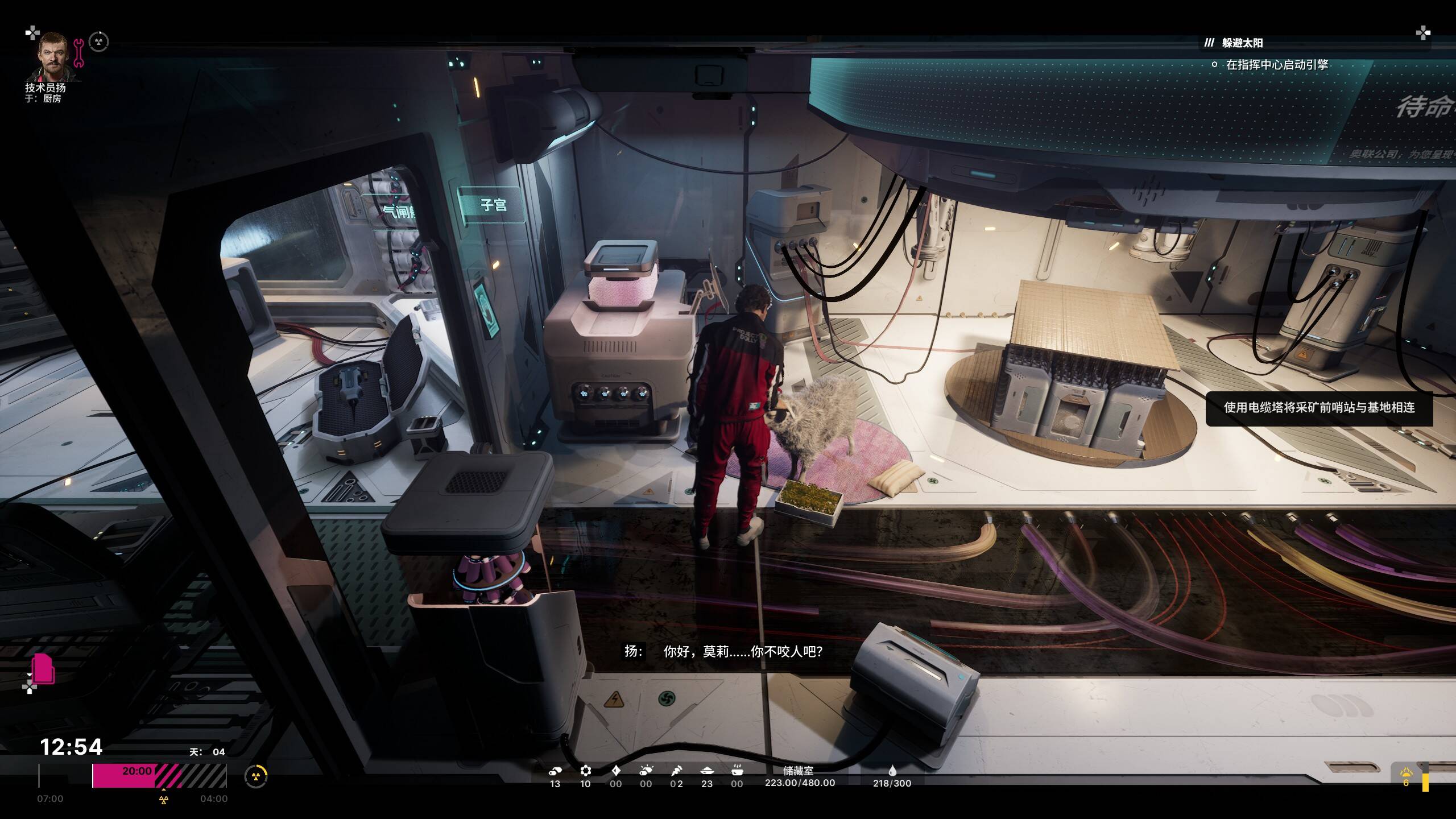This screenshot has height=819, width=1456.
Task: Select the metals resource icon showing 13
Action: [555, 771]
